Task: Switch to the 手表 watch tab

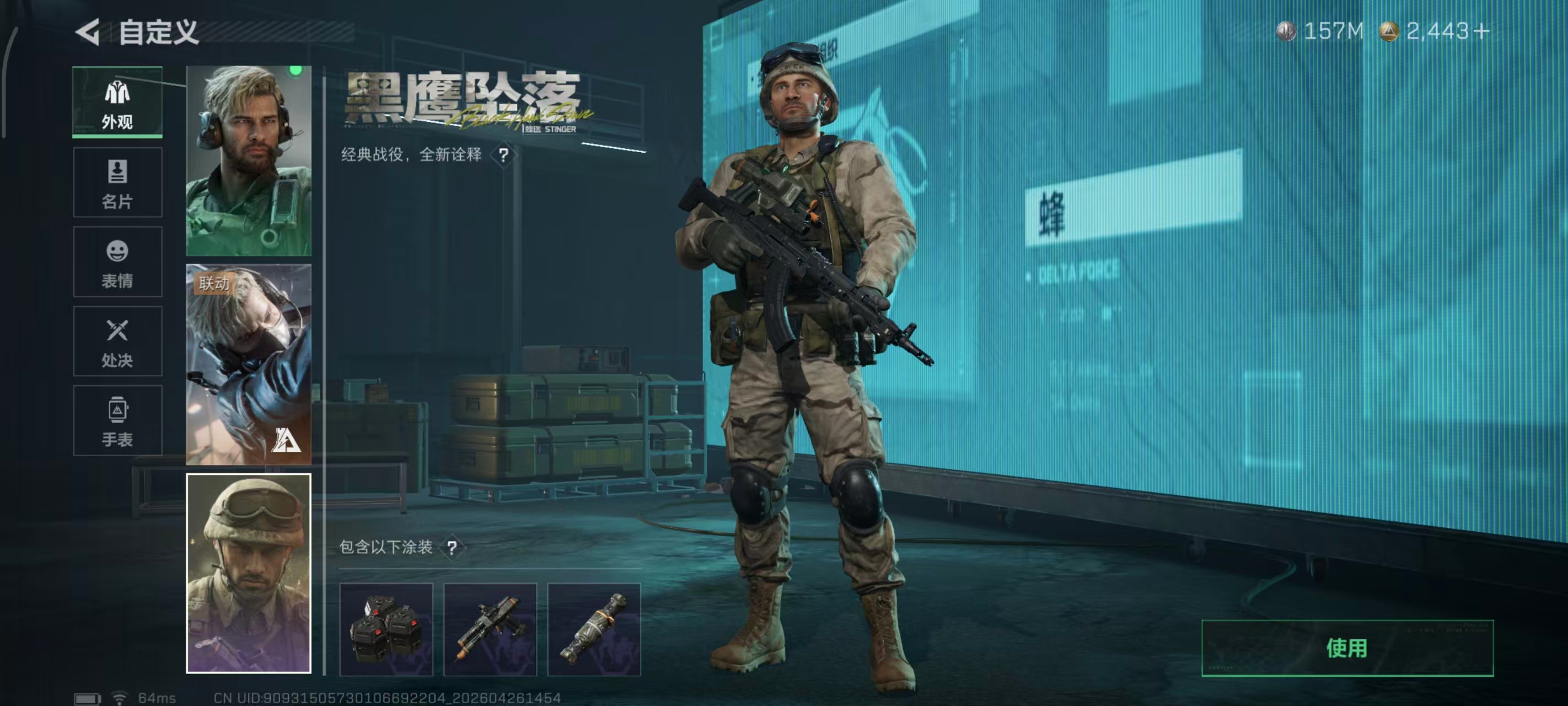Action: click(x=117, y=420)
